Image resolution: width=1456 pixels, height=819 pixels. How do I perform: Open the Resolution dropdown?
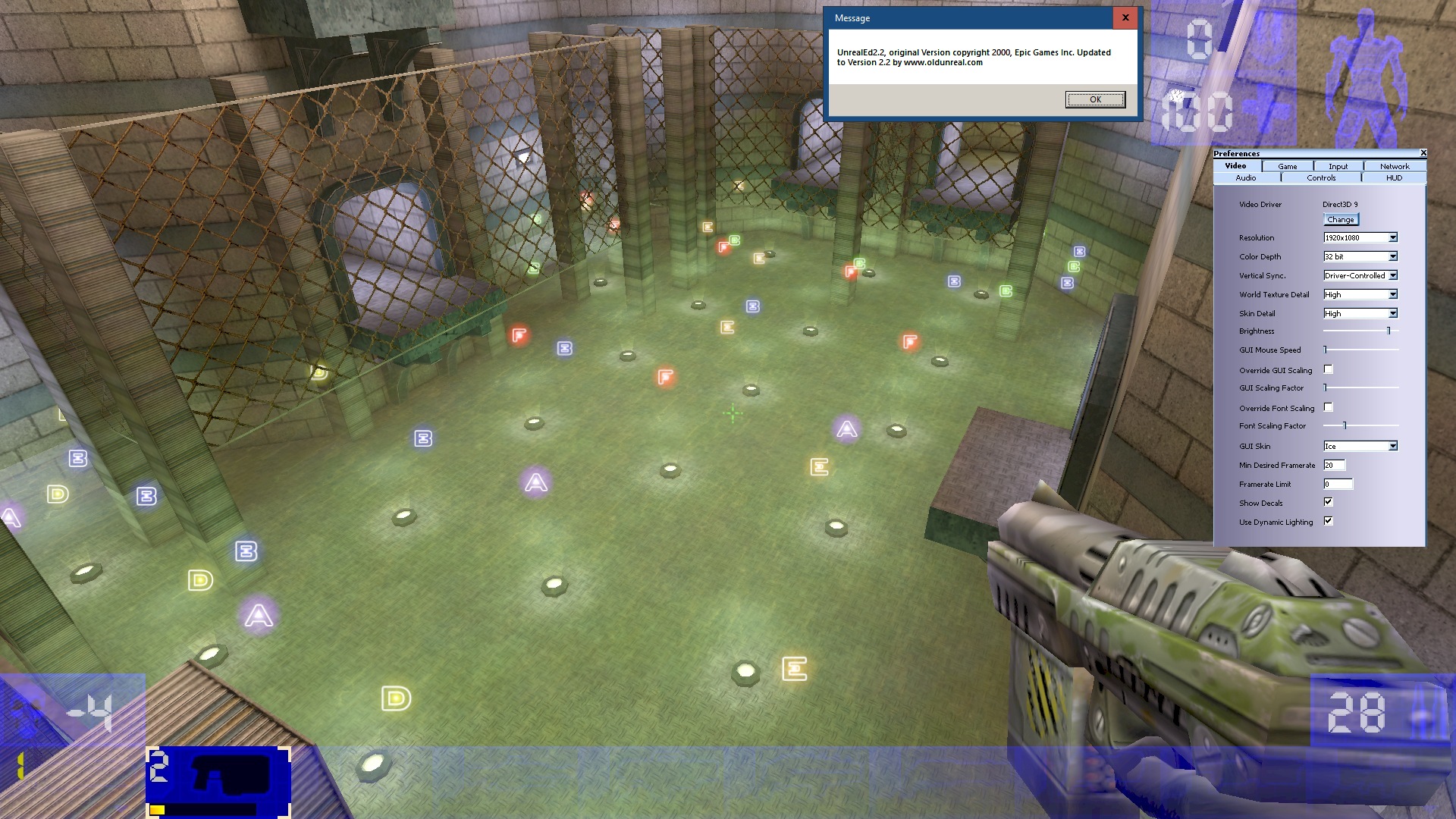point(1393,237)
